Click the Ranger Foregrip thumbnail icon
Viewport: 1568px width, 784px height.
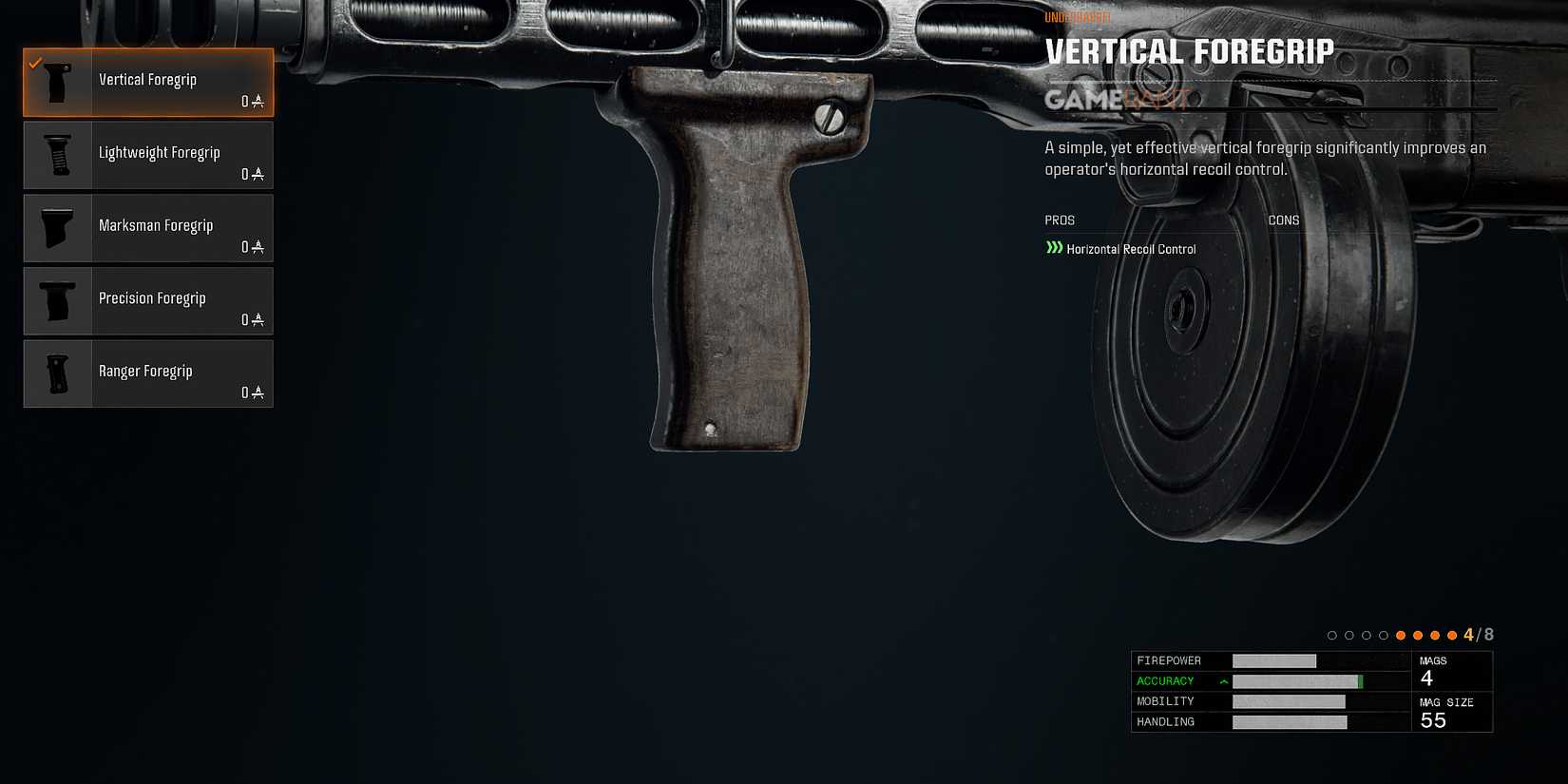pyautogui.click(x=57, y=373)
